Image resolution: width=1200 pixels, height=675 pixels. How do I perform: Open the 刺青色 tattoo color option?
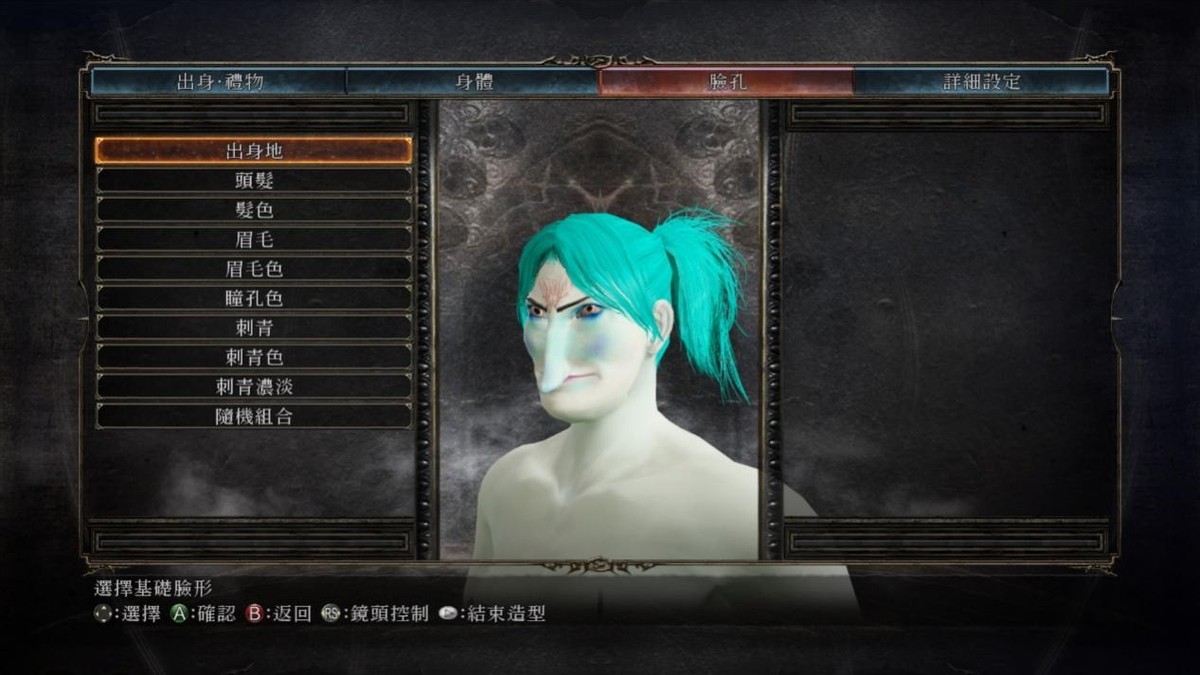(x=254, y=357)
